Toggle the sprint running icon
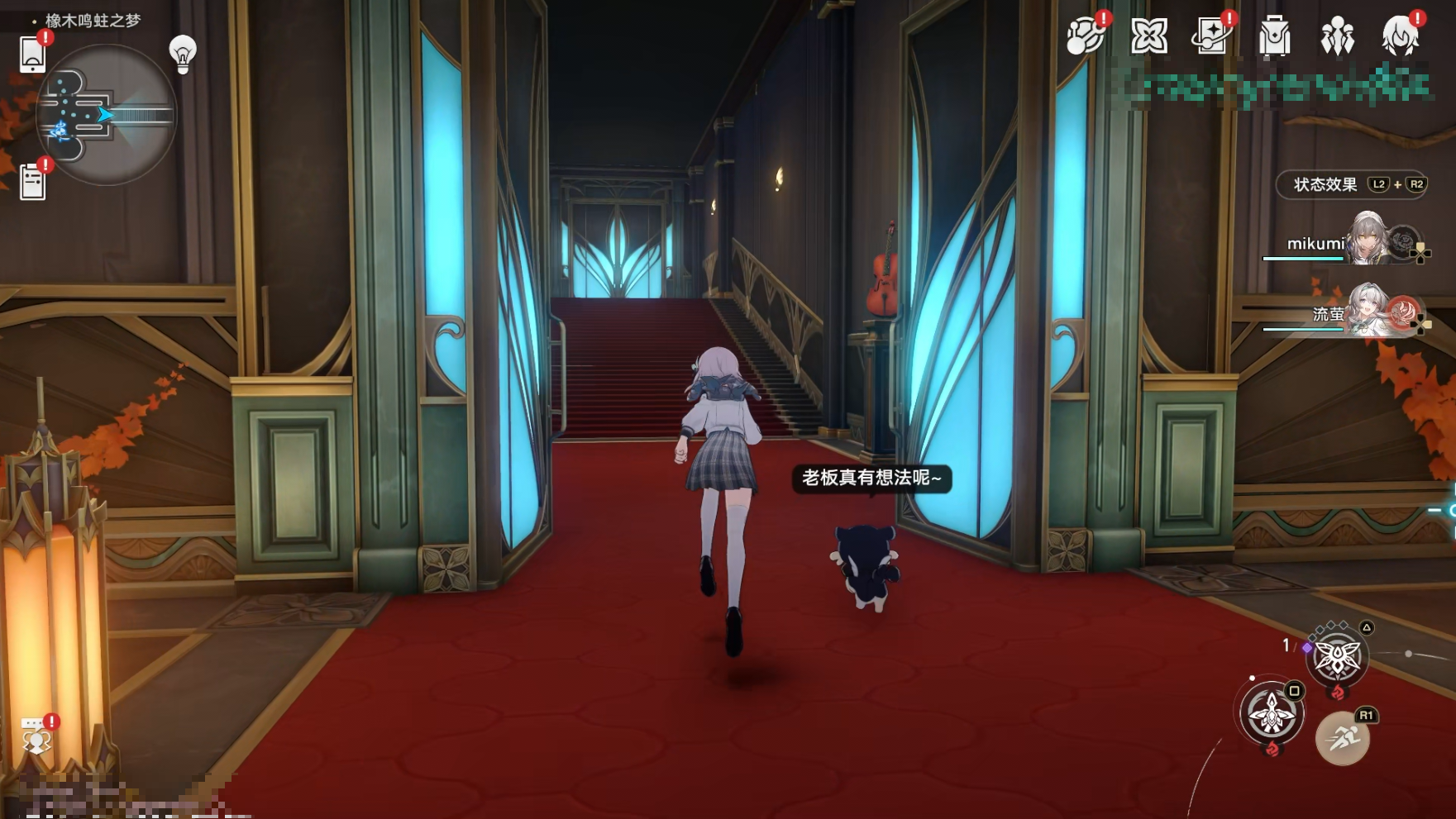Screen dimensions: 1456x819 pyautogui.click(x=1342, y=738)
